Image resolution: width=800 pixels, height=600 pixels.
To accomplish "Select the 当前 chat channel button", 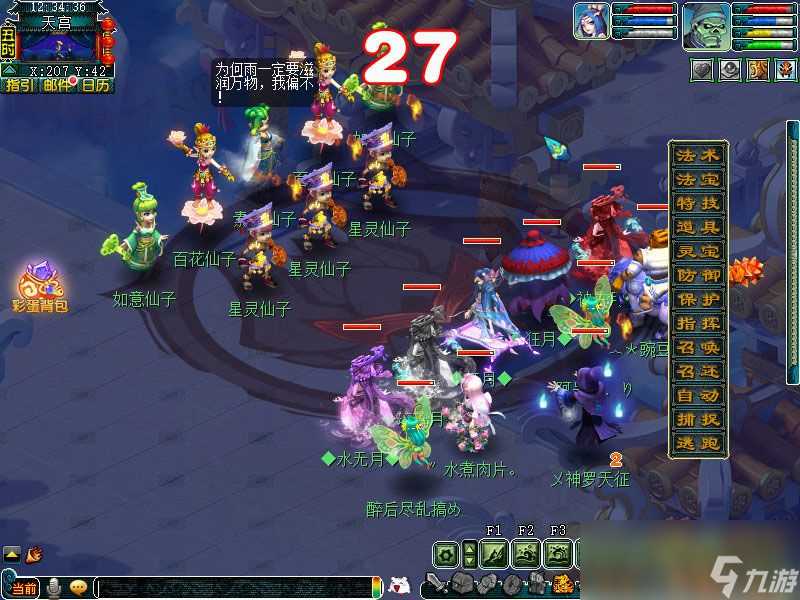I will (25, 587).
